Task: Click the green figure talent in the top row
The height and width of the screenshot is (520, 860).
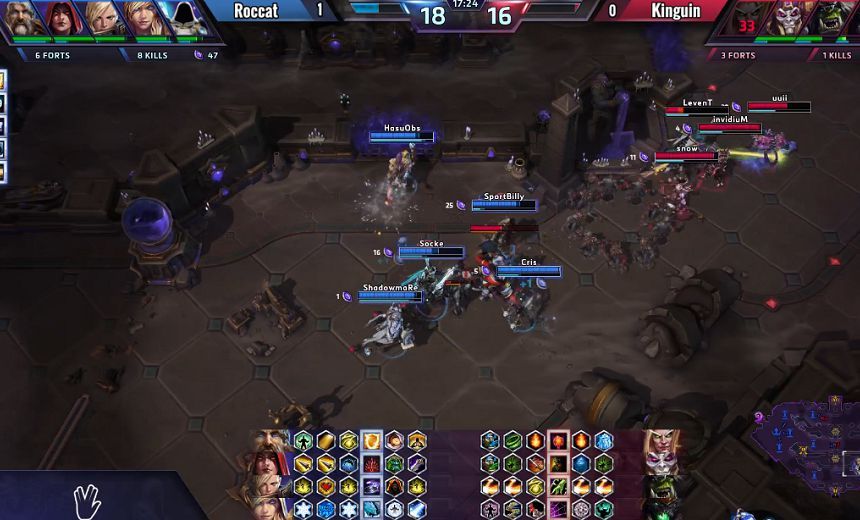Action: pyautogui.click(x=302, y=441)
